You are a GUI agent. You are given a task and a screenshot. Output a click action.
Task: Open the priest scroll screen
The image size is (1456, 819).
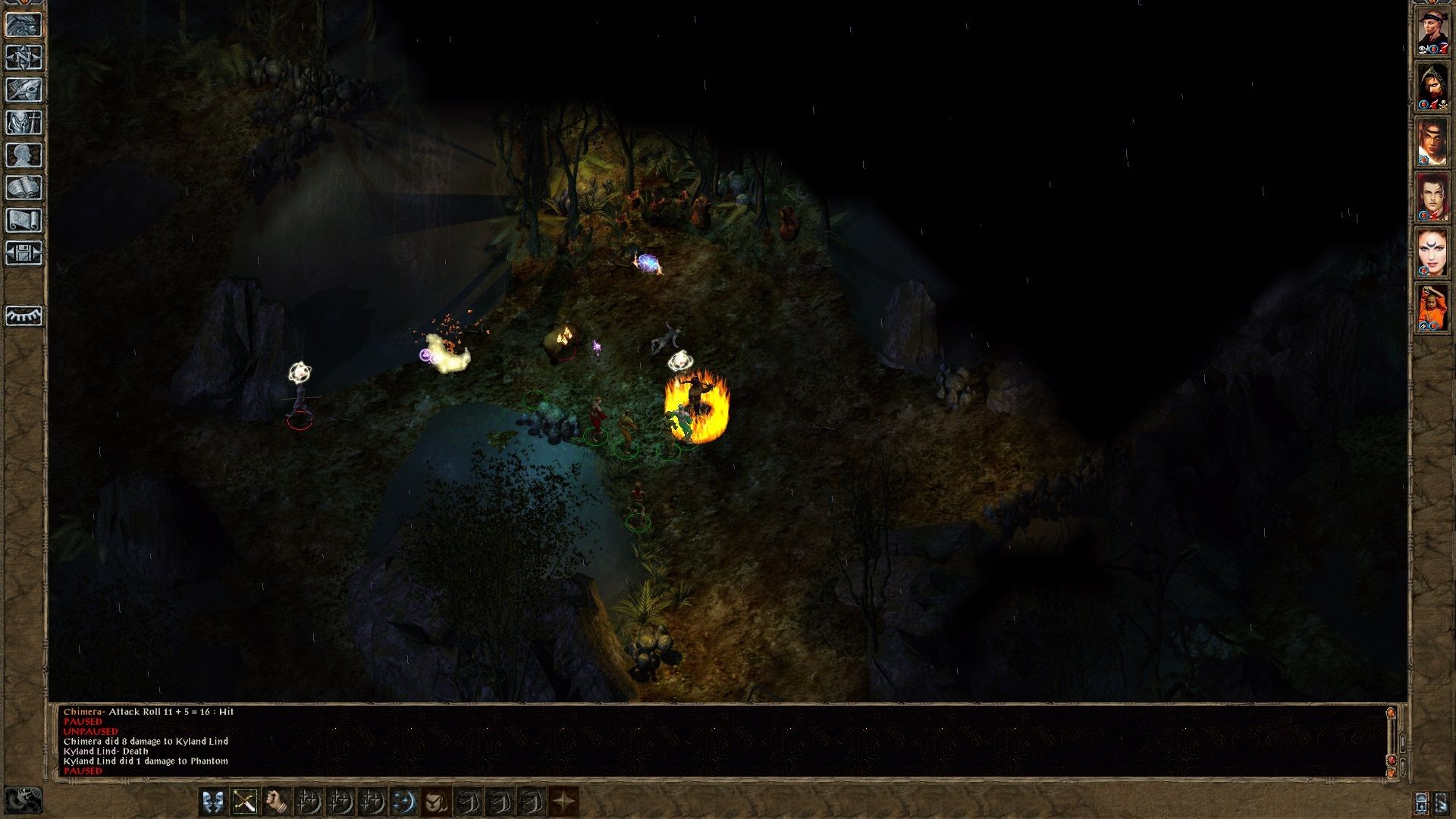(x=24, y=220)
